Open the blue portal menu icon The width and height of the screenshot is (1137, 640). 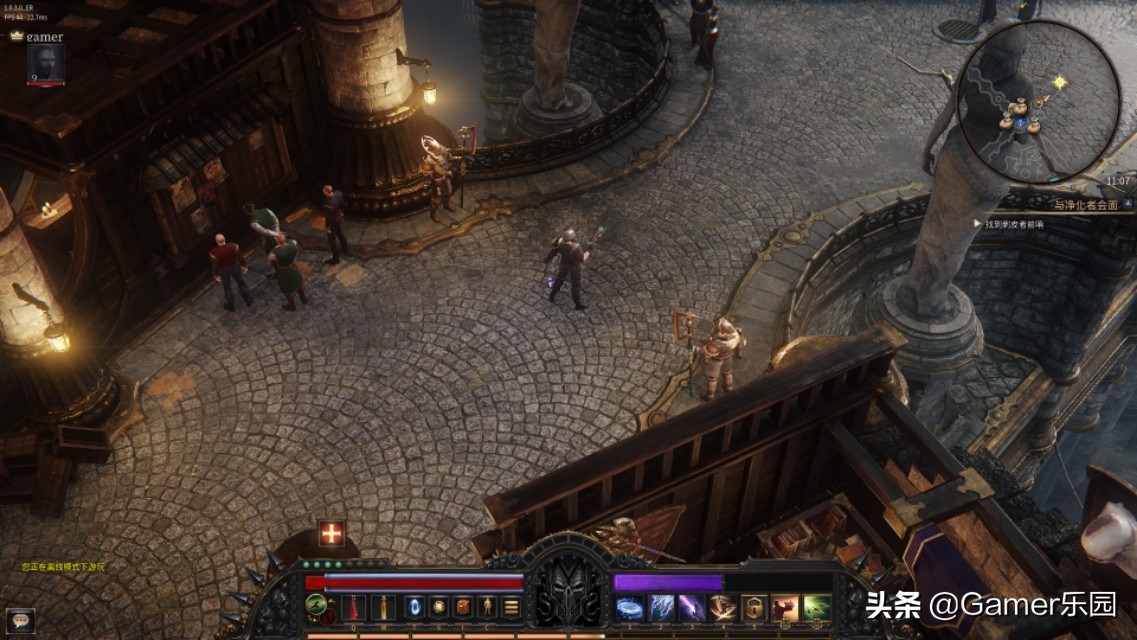[x=412, y=607]
